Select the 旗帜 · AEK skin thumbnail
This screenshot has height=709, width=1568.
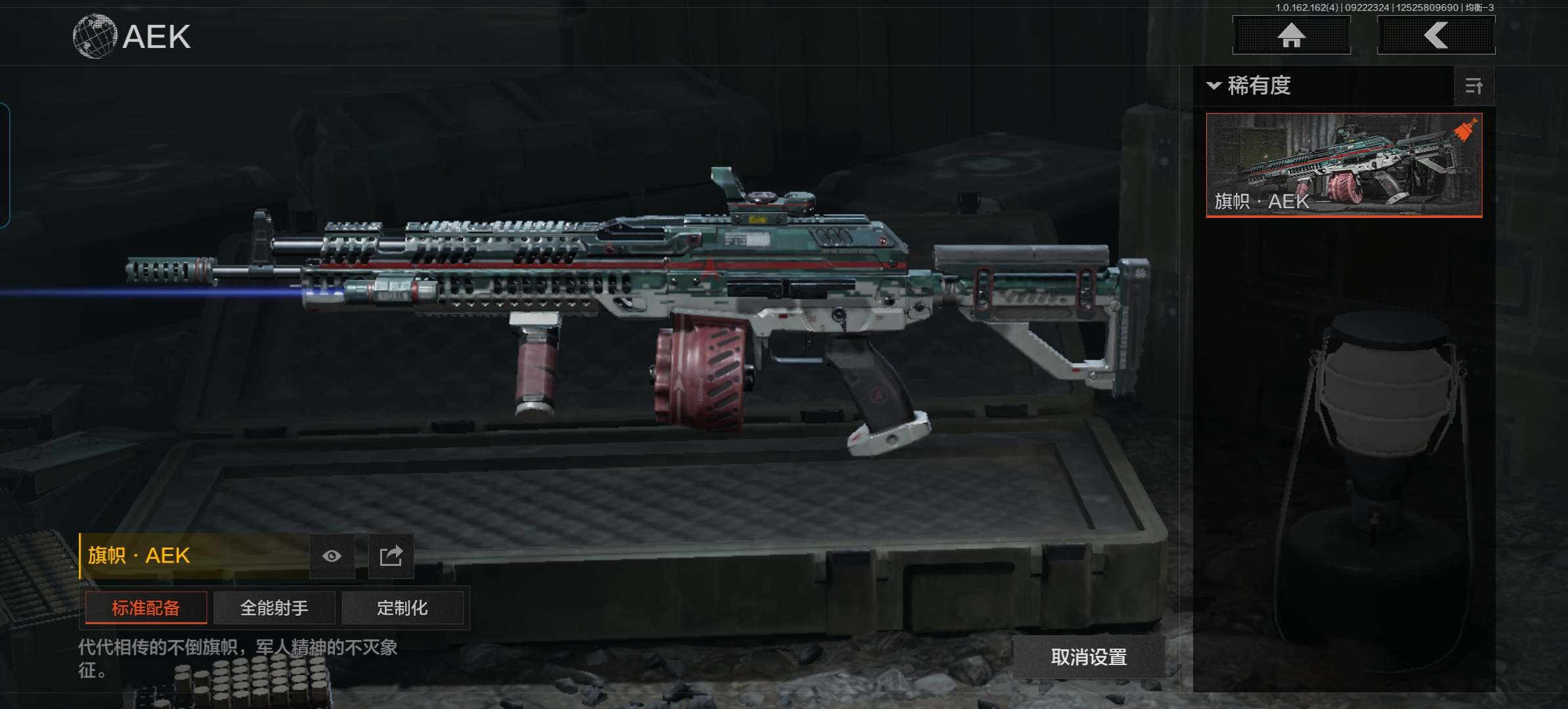pyautogui.click(x=1343, y=164)
